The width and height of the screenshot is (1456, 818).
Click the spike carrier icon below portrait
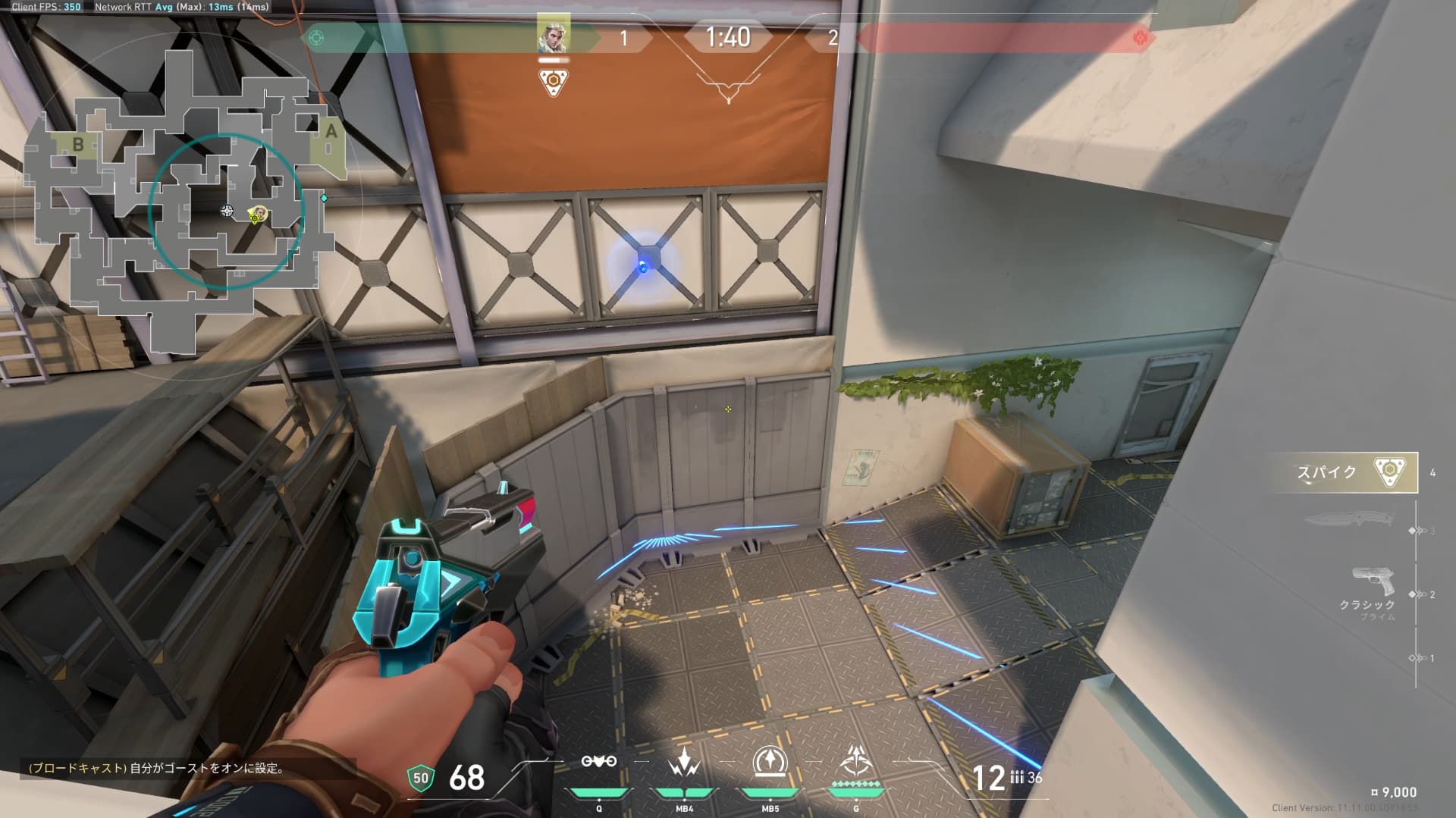(553, 81)
